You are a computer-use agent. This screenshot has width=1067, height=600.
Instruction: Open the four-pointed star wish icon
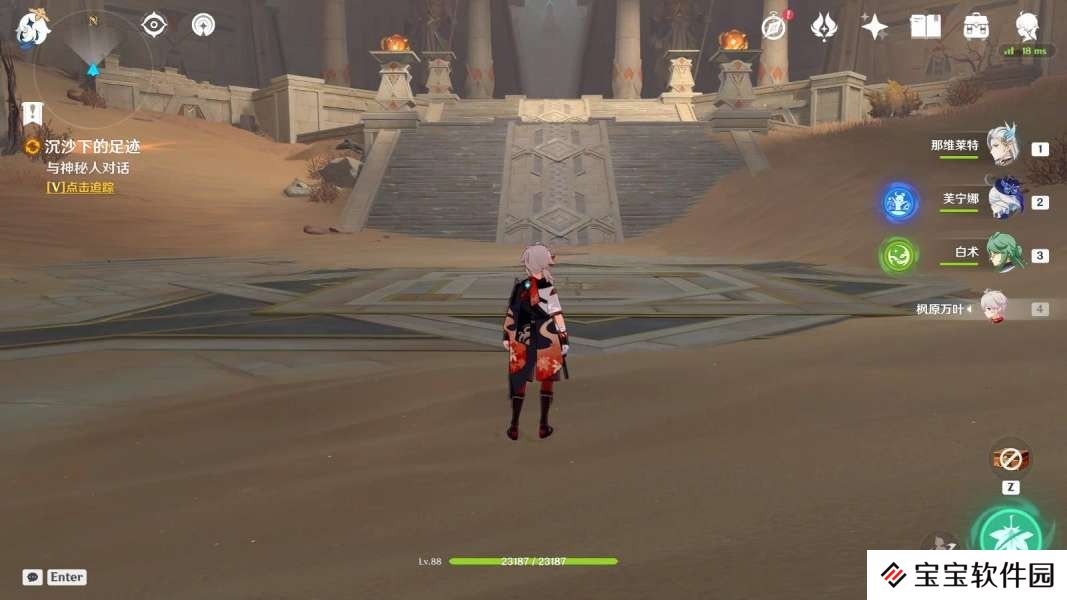pos(874,27)
